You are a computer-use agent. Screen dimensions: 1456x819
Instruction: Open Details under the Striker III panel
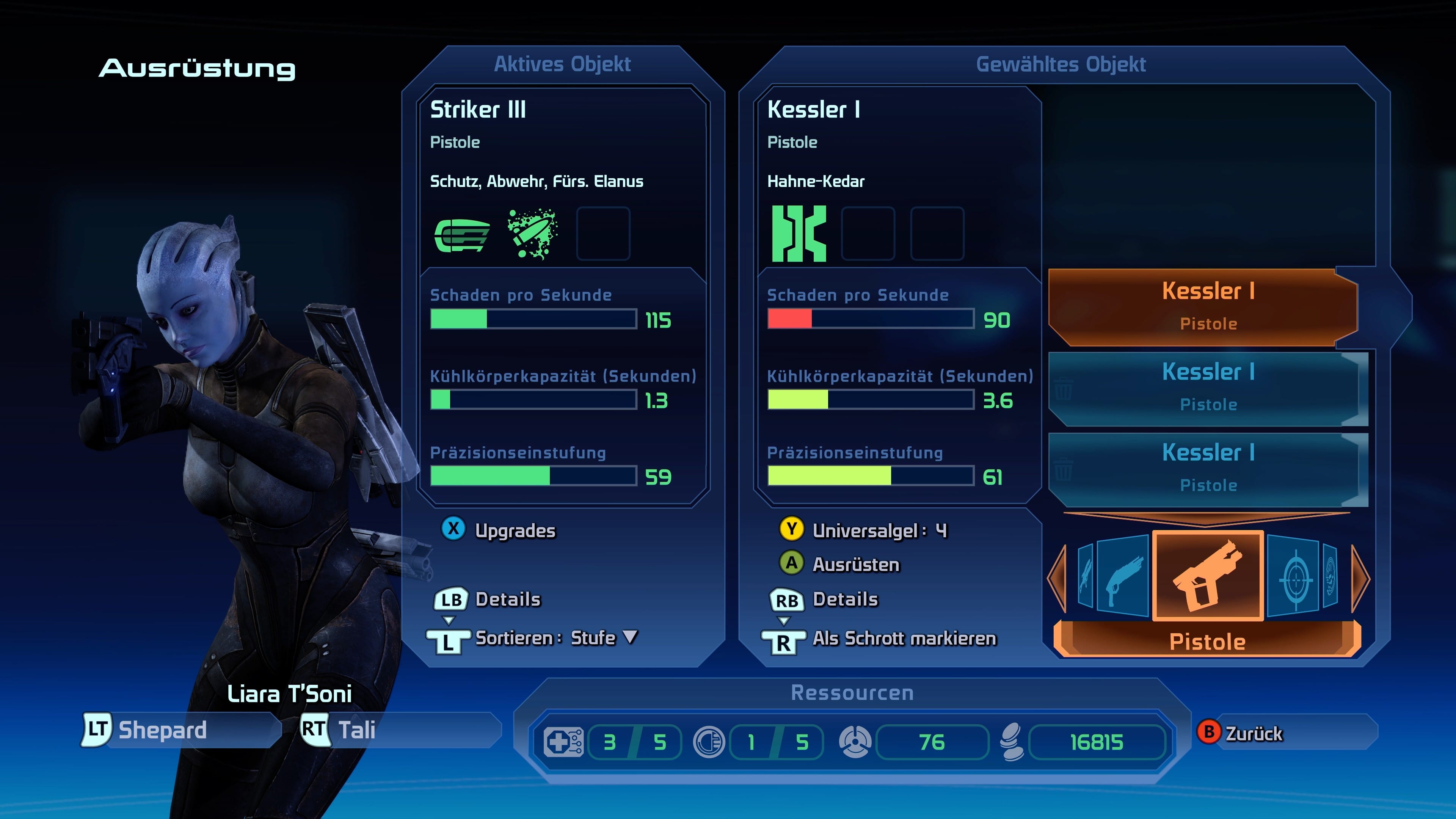point(507,599)
